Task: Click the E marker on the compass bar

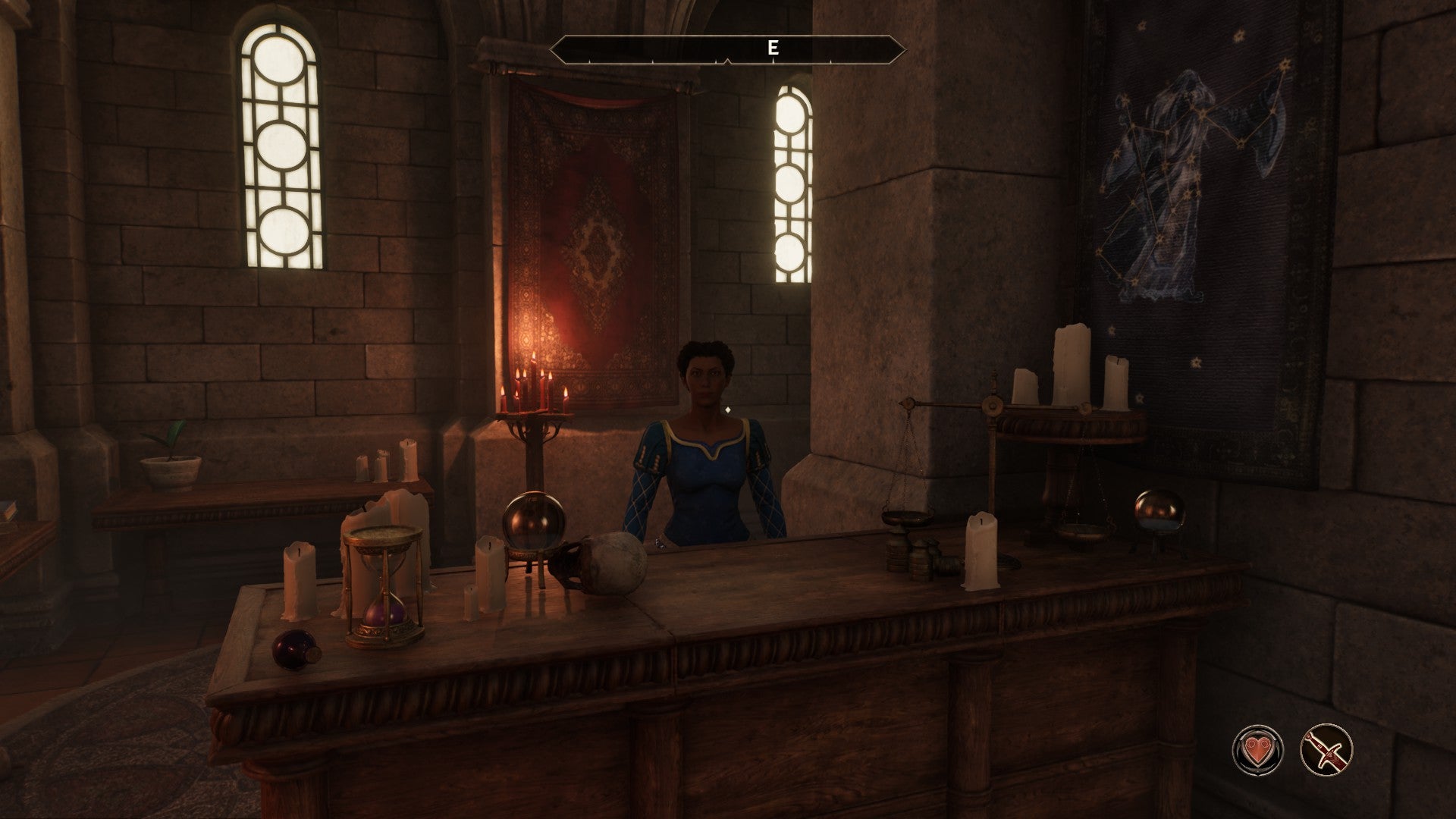Action: tap(772, 47)
